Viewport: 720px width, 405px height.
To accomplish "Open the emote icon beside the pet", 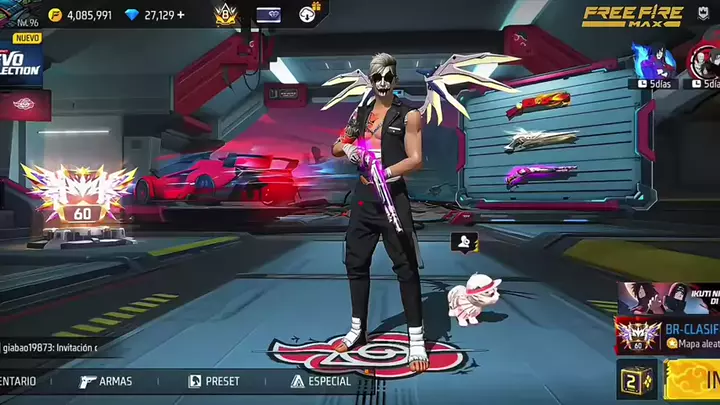I will pyautogui.click(x=463, y=241).
